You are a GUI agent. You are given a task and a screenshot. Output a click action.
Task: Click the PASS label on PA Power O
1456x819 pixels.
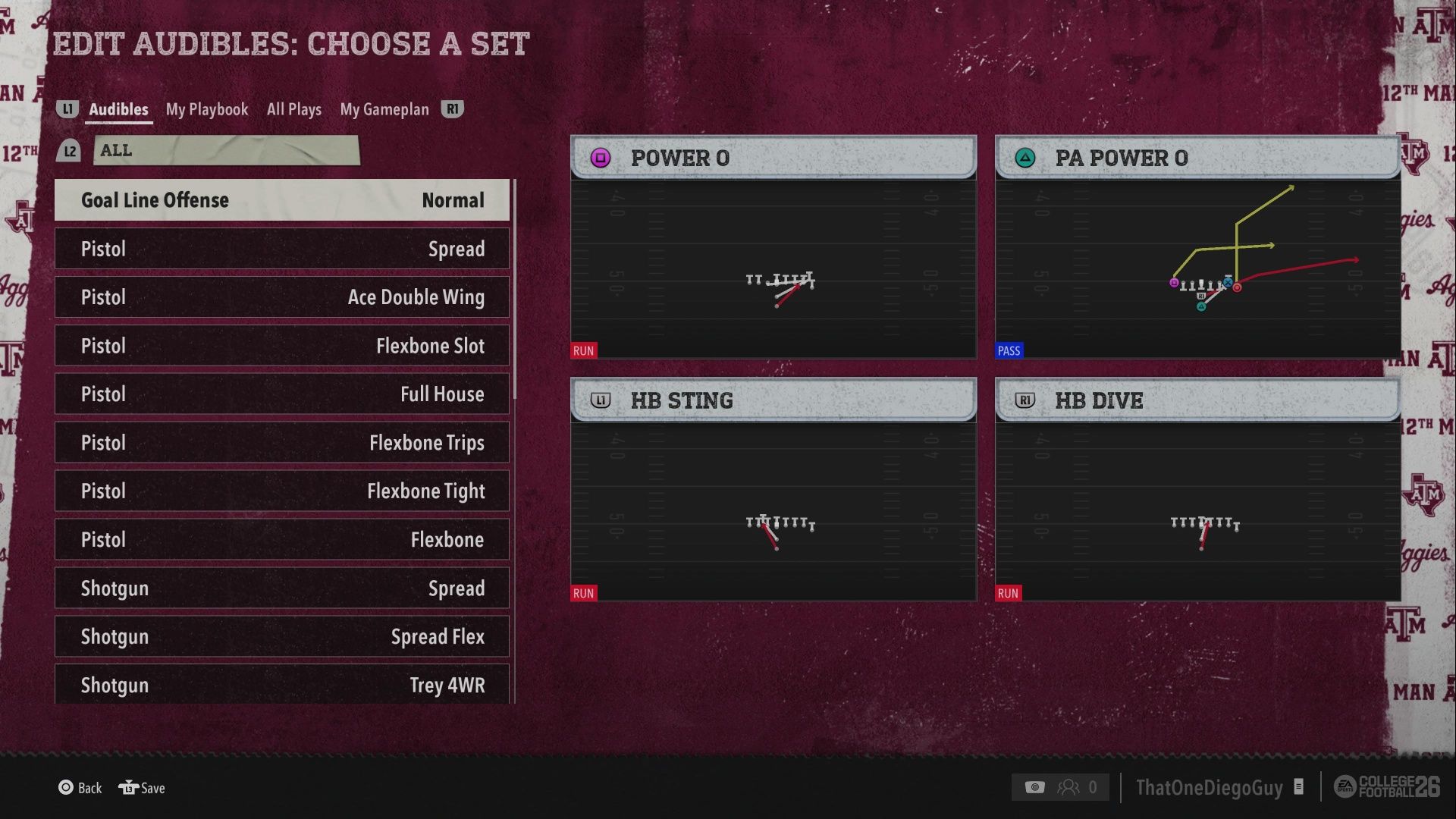point(1009,350)
